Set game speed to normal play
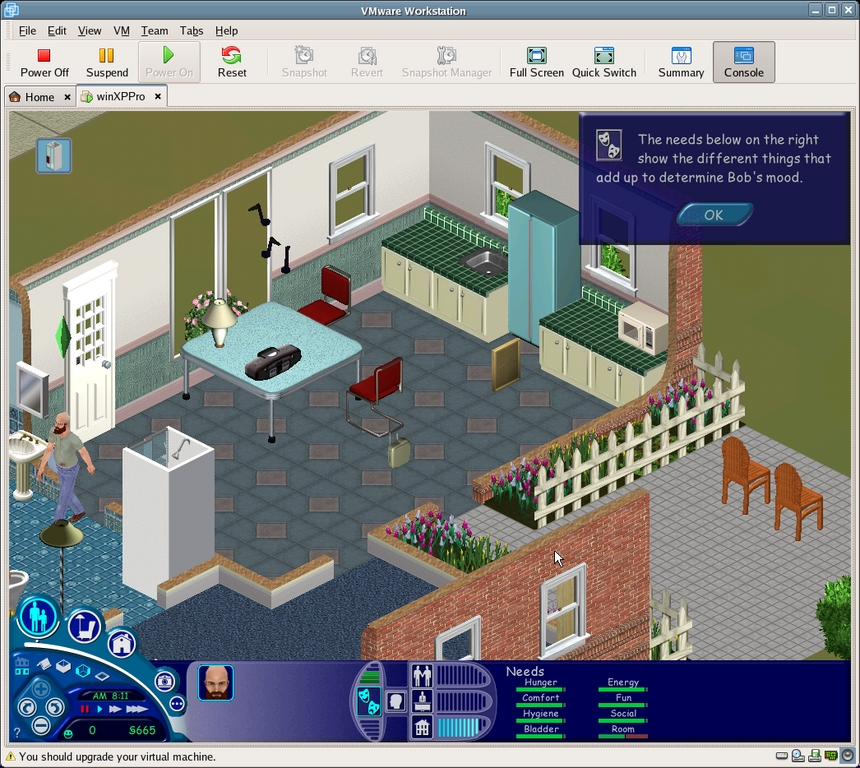Image resolution: width=860 pixels, height=768 pixels. pos(100,709)
